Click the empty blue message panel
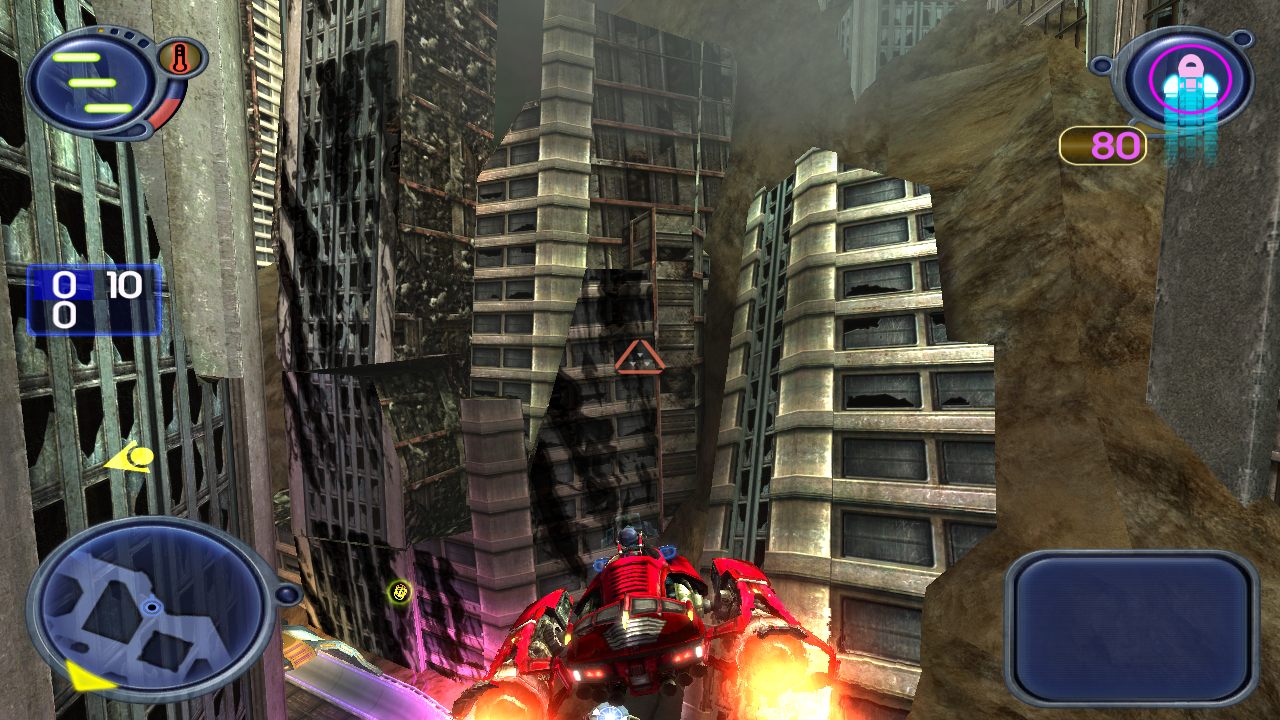The width and height of the screenshot is (1280, 720). (x=1131, y=628)
